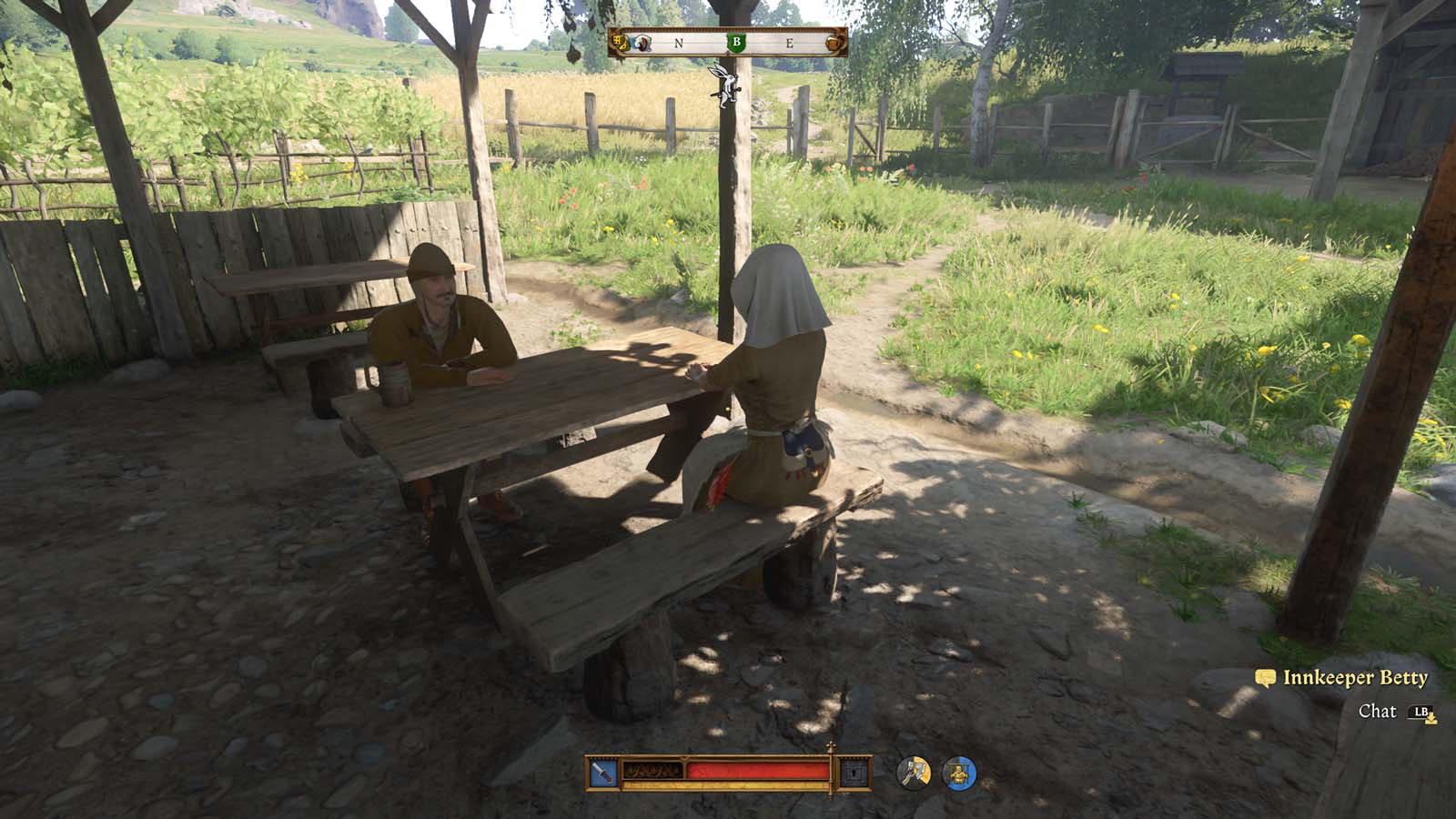Click the chat bubble icon beside Innkeeper Betty

click(1265, 678)
